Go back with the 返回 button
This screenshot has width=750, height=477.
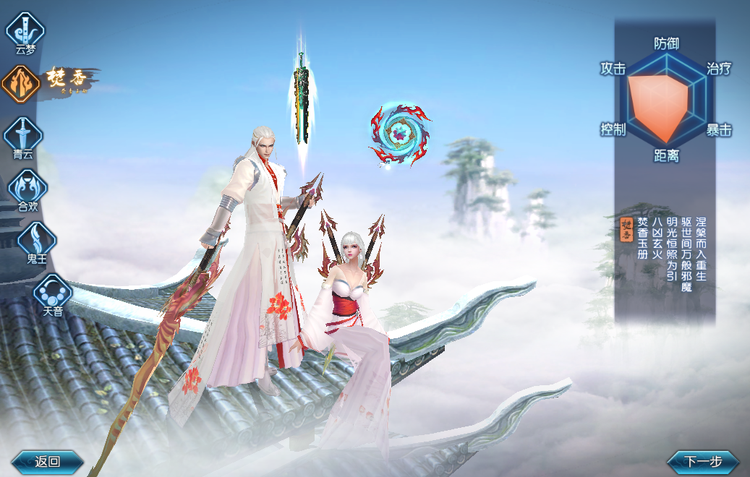(47, 461)
